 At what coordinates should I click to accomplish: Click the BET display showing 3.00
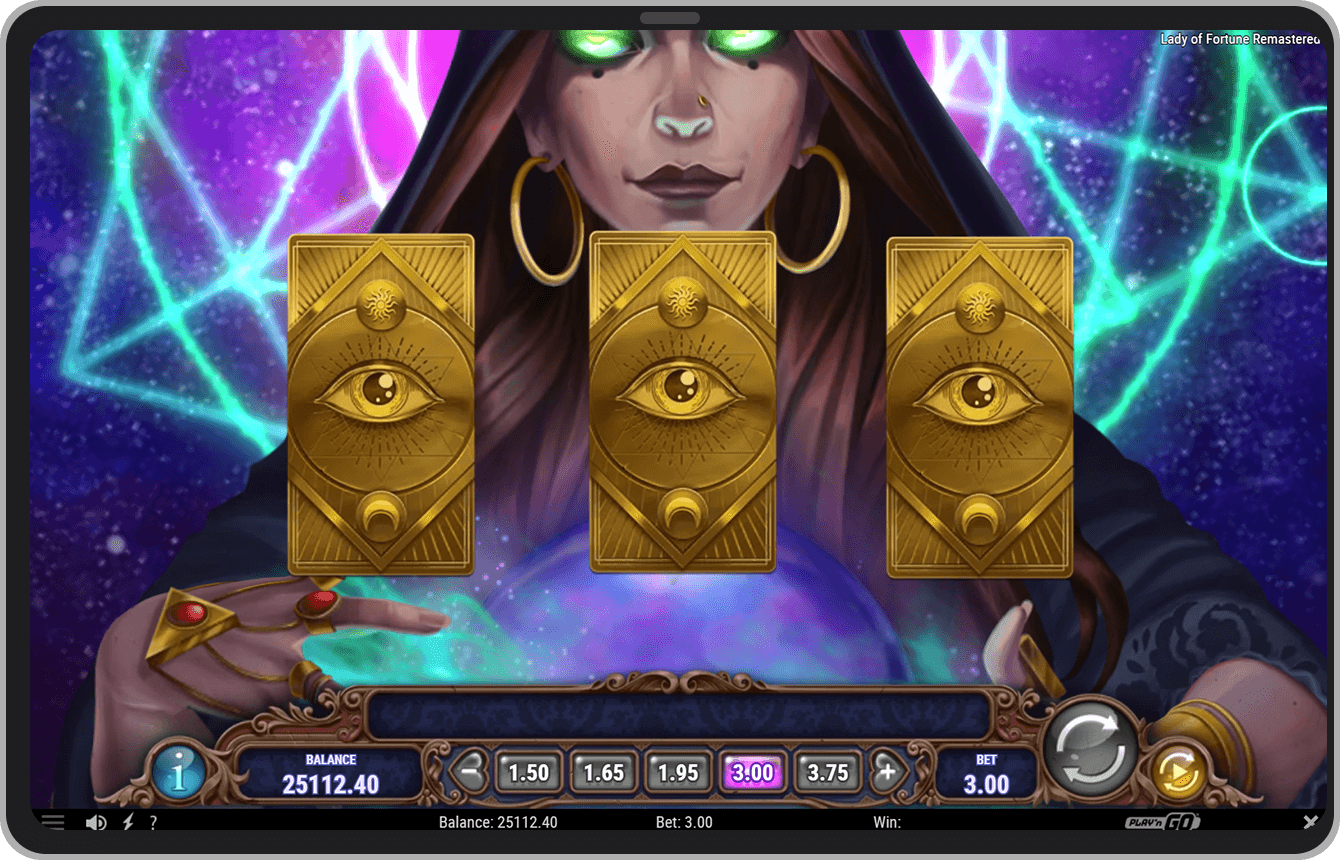click(985, 773)
